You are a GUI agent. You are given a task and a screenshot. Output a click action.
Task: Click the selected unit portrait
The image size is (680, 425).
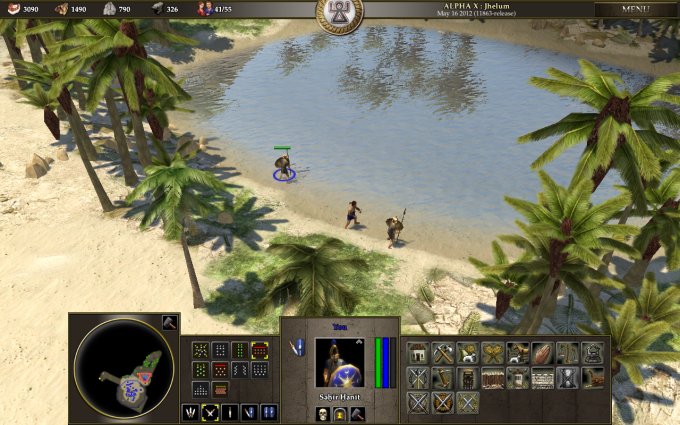point(339,362)
